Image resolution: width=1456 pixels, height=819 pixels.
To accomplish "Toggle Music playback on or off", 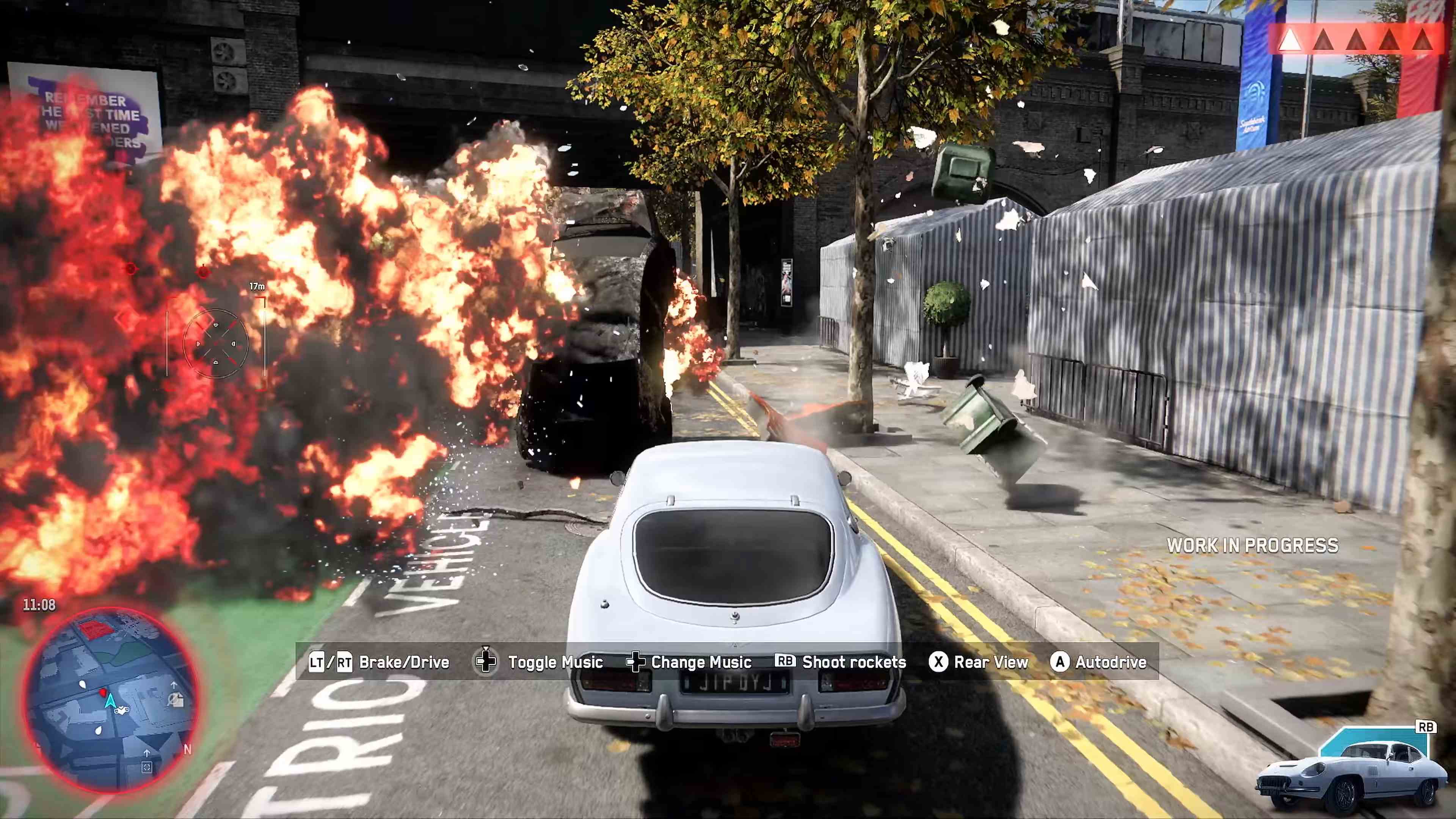I will tap(555, 662).
